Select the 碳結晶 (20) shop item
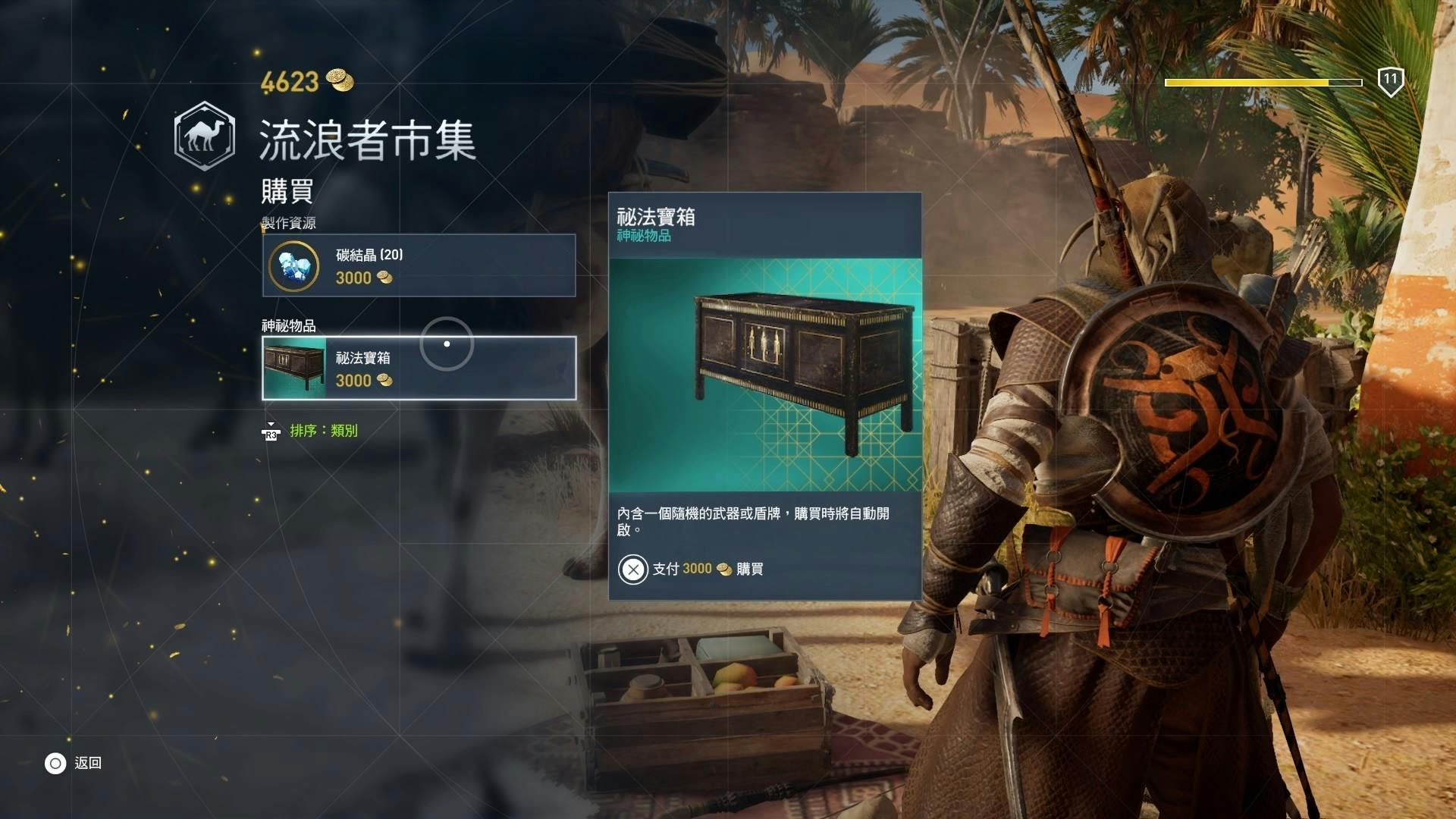Screen dimensions: 1456x819 point(419,265)
